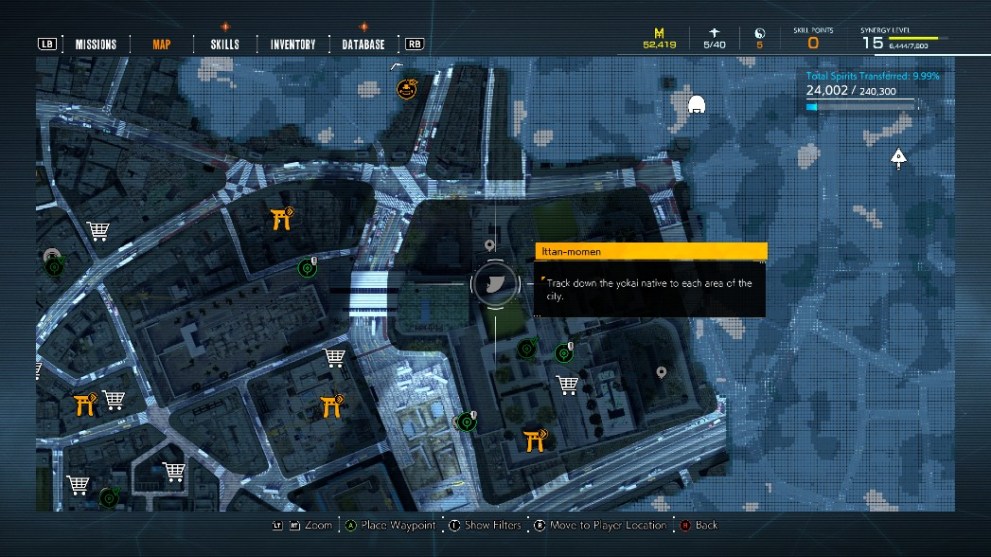Image resolution: width=991 pixels, height=557 pixels.
Task: Select the Map tab
Action: (161, 44)
